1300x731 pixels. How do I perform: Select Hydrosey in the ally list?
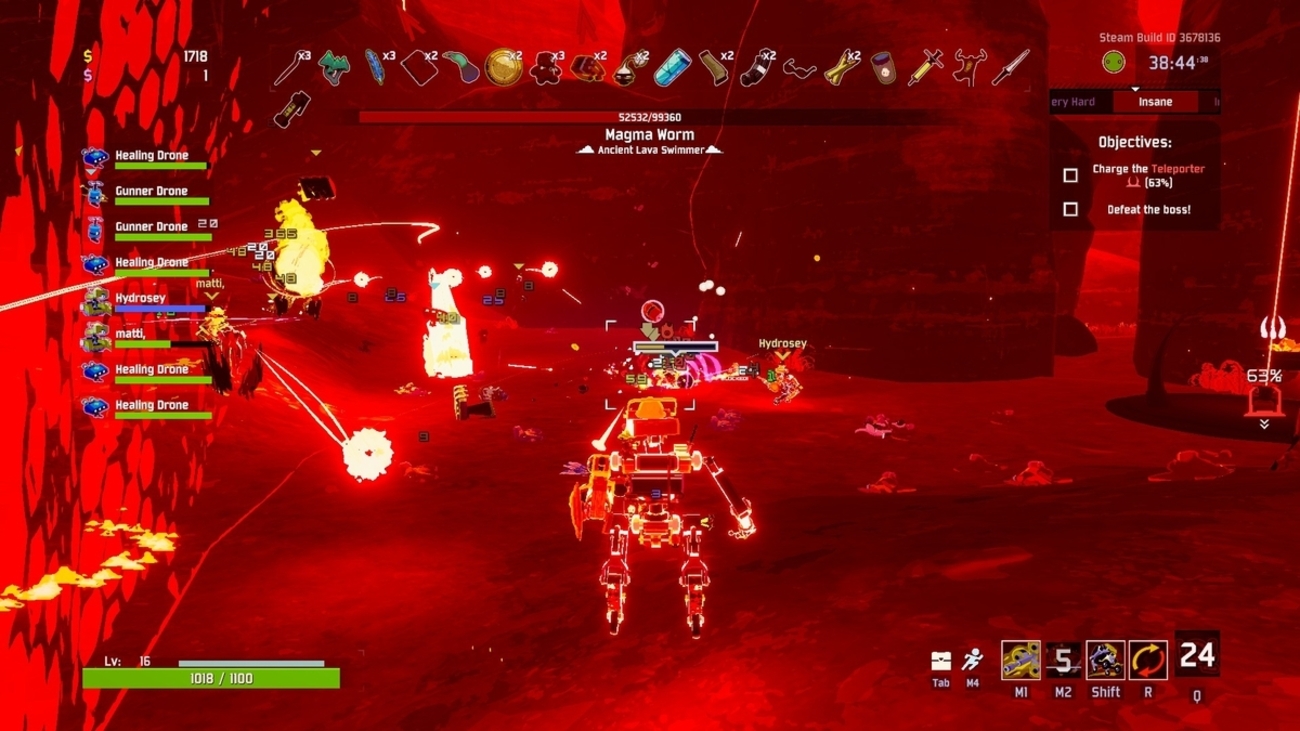coord(140,299)
